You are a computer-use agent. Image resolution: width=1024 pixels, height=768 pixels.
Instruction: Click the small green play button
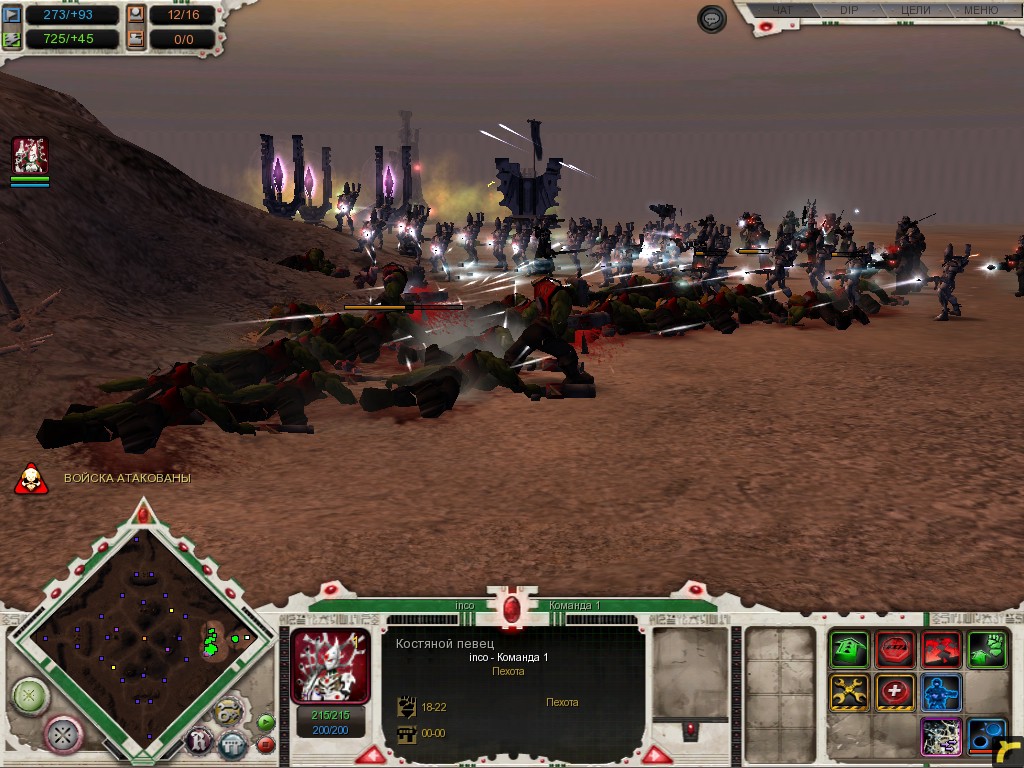[x=265, y=722]
